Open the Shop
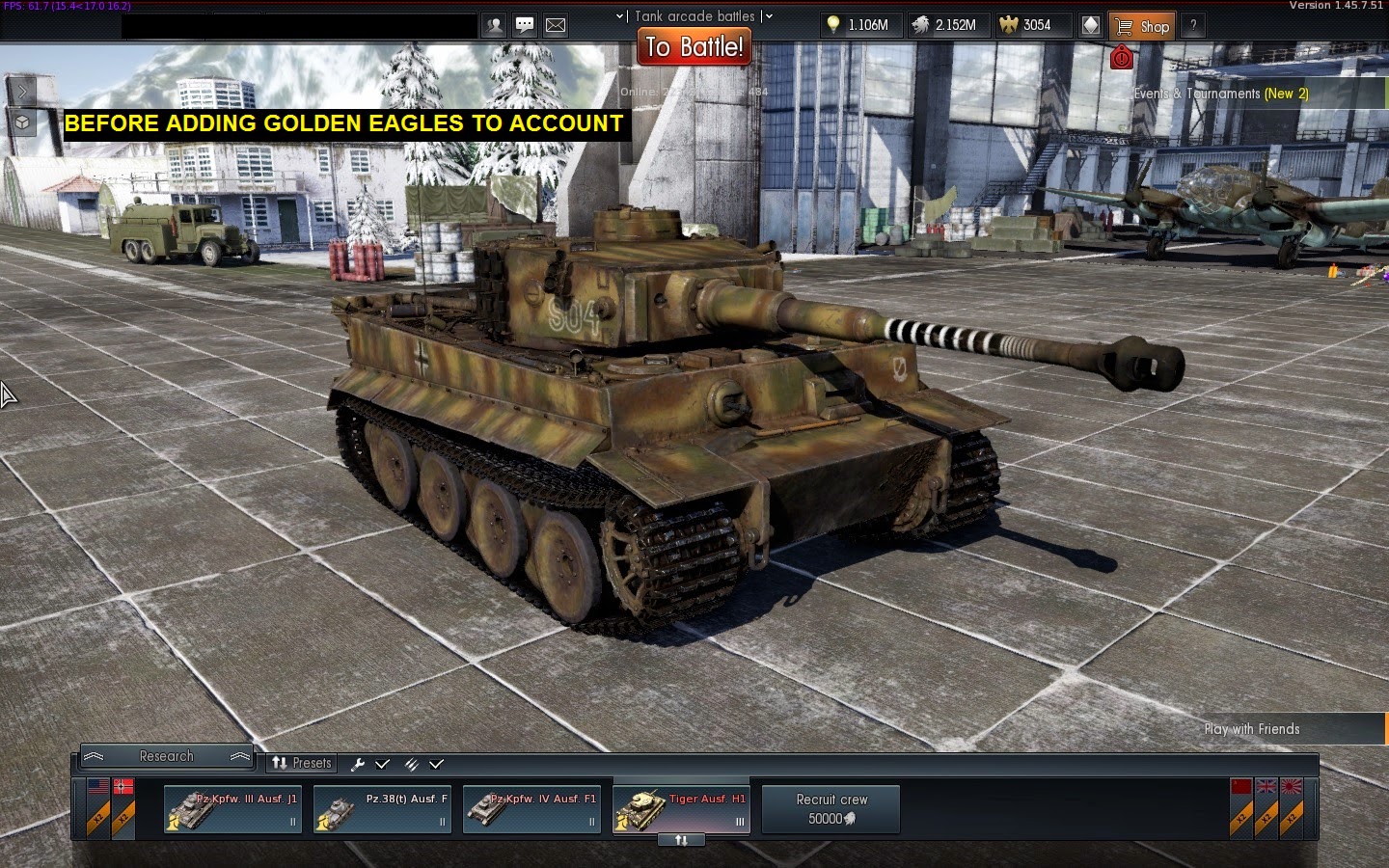 1142,26
